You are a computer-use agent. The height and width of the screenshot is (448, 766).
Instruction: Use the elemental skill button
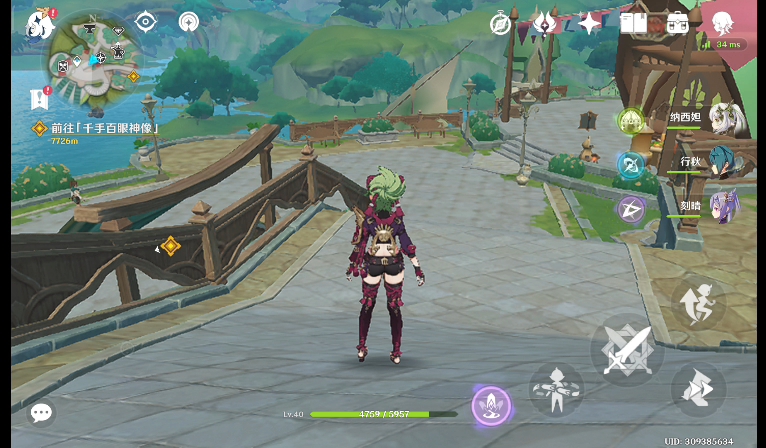pyautogui.click(x=556, y=389)
